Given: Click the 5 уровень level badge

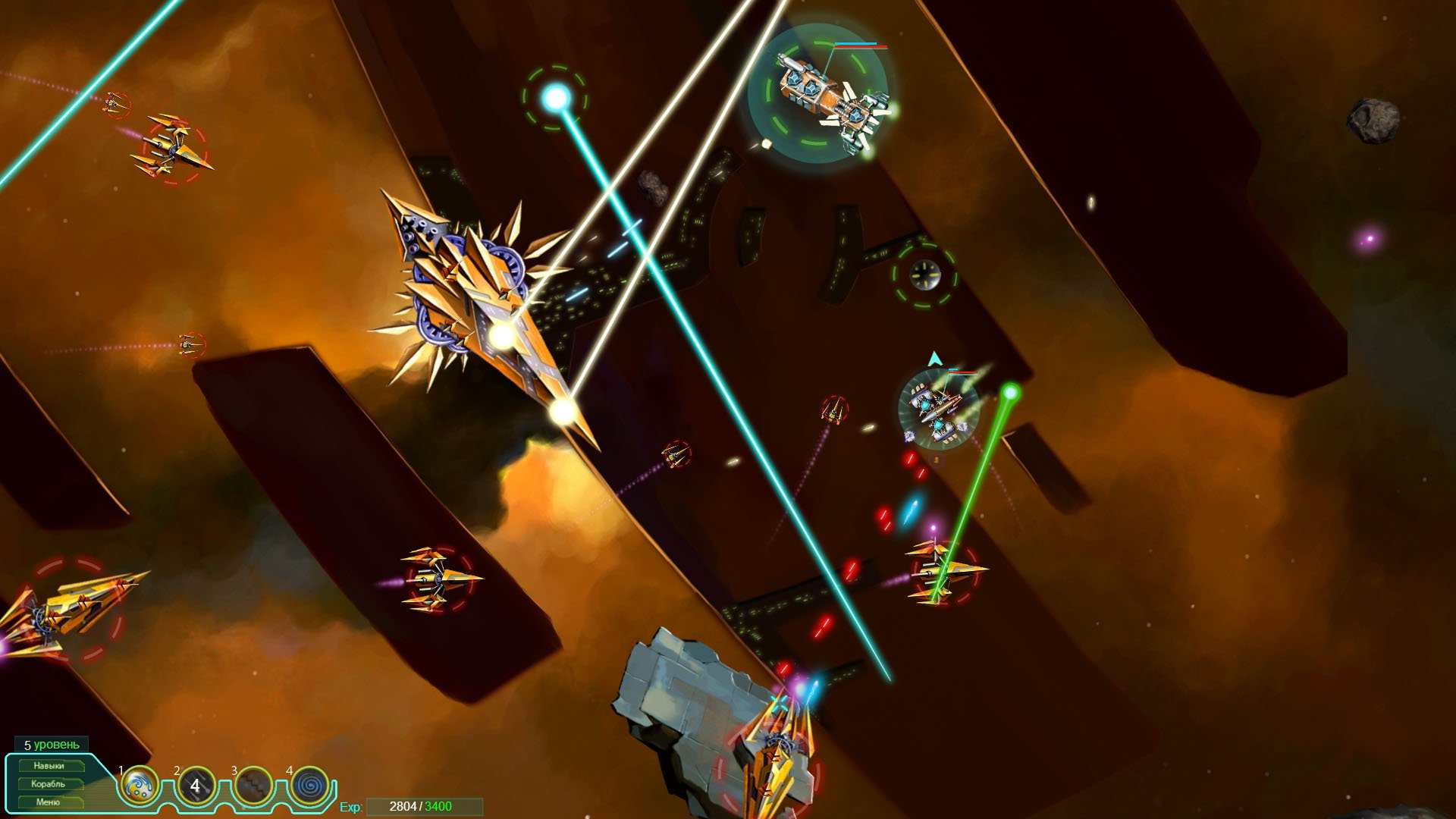Looking at the screenshot, I should point(51,745).
